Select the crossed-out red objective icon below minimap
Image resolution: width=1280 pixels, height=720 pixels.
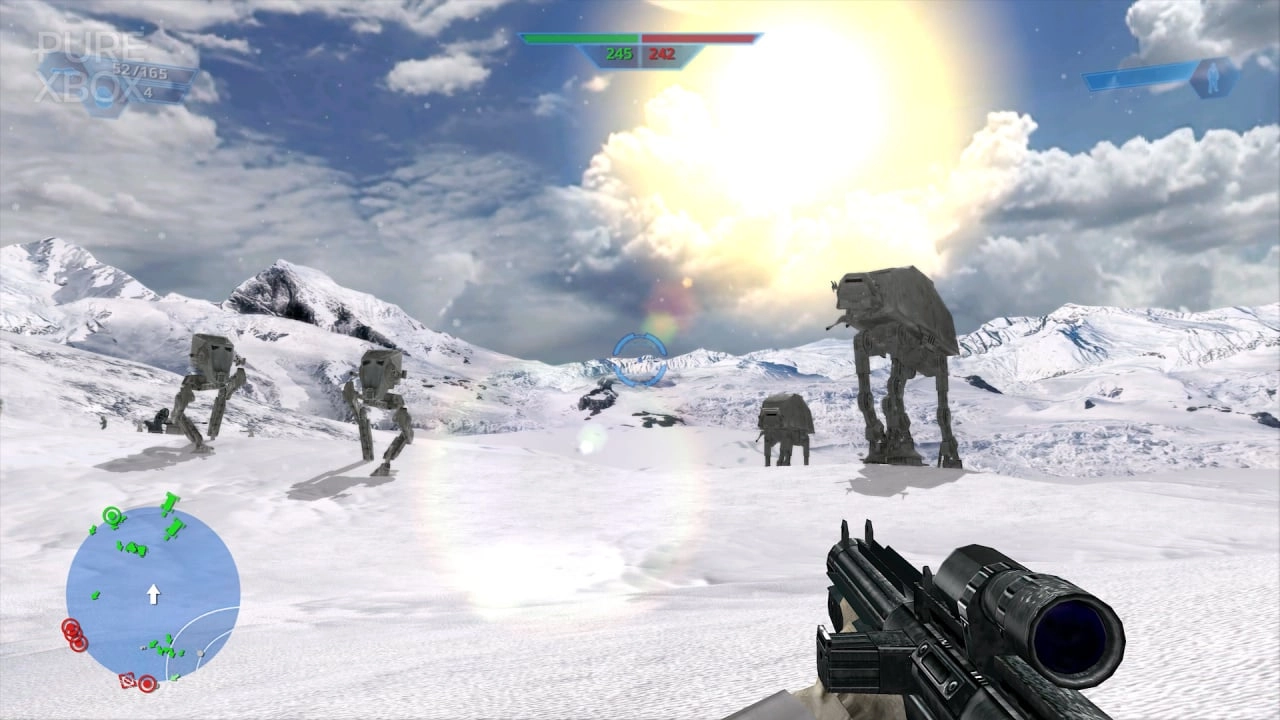pos(126,681)
